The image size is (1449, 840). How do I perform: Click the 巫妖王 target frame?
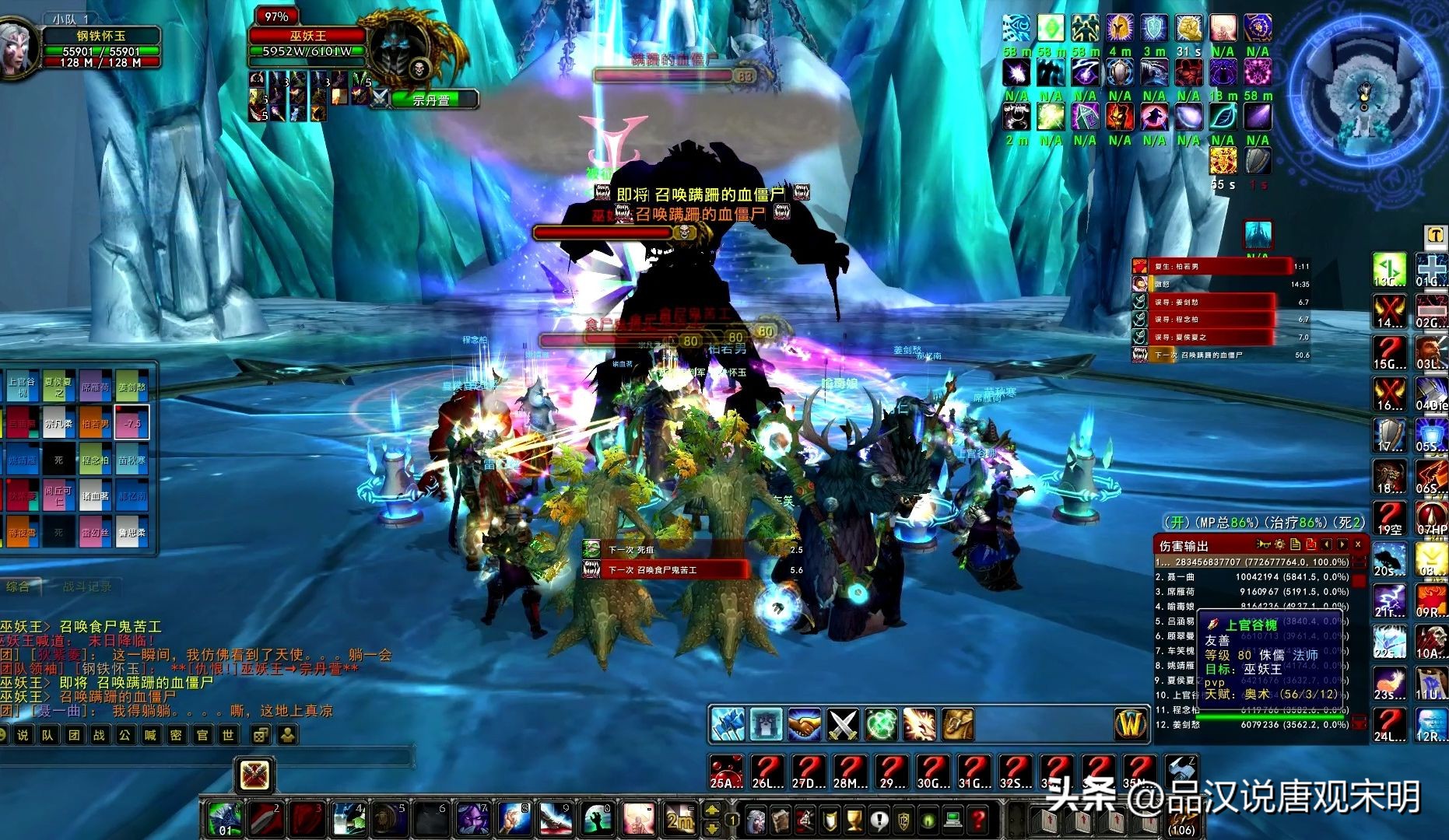(x=308, y=36)
